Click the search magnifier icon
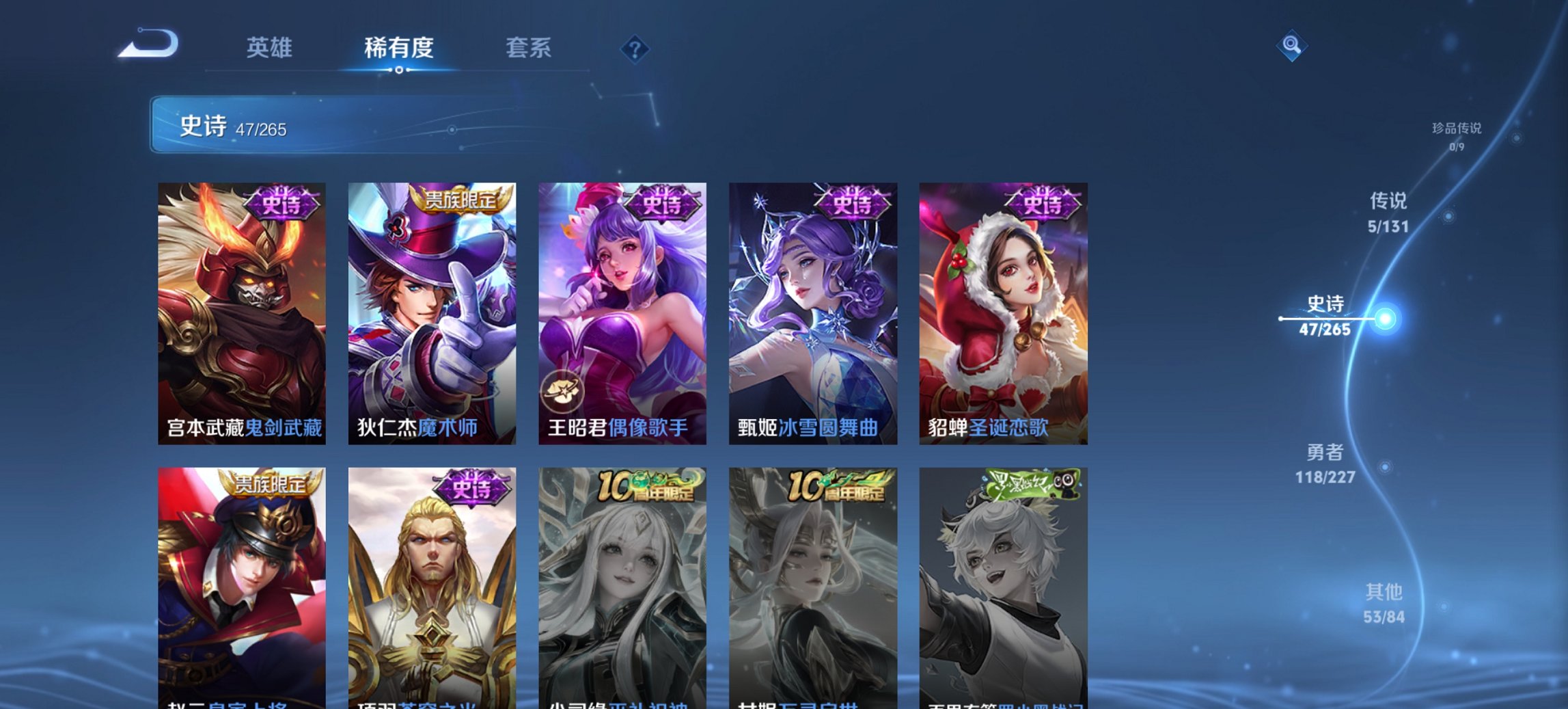Image resolution: width=1568 pixels, height=709 pixels. click(1290, 46)
